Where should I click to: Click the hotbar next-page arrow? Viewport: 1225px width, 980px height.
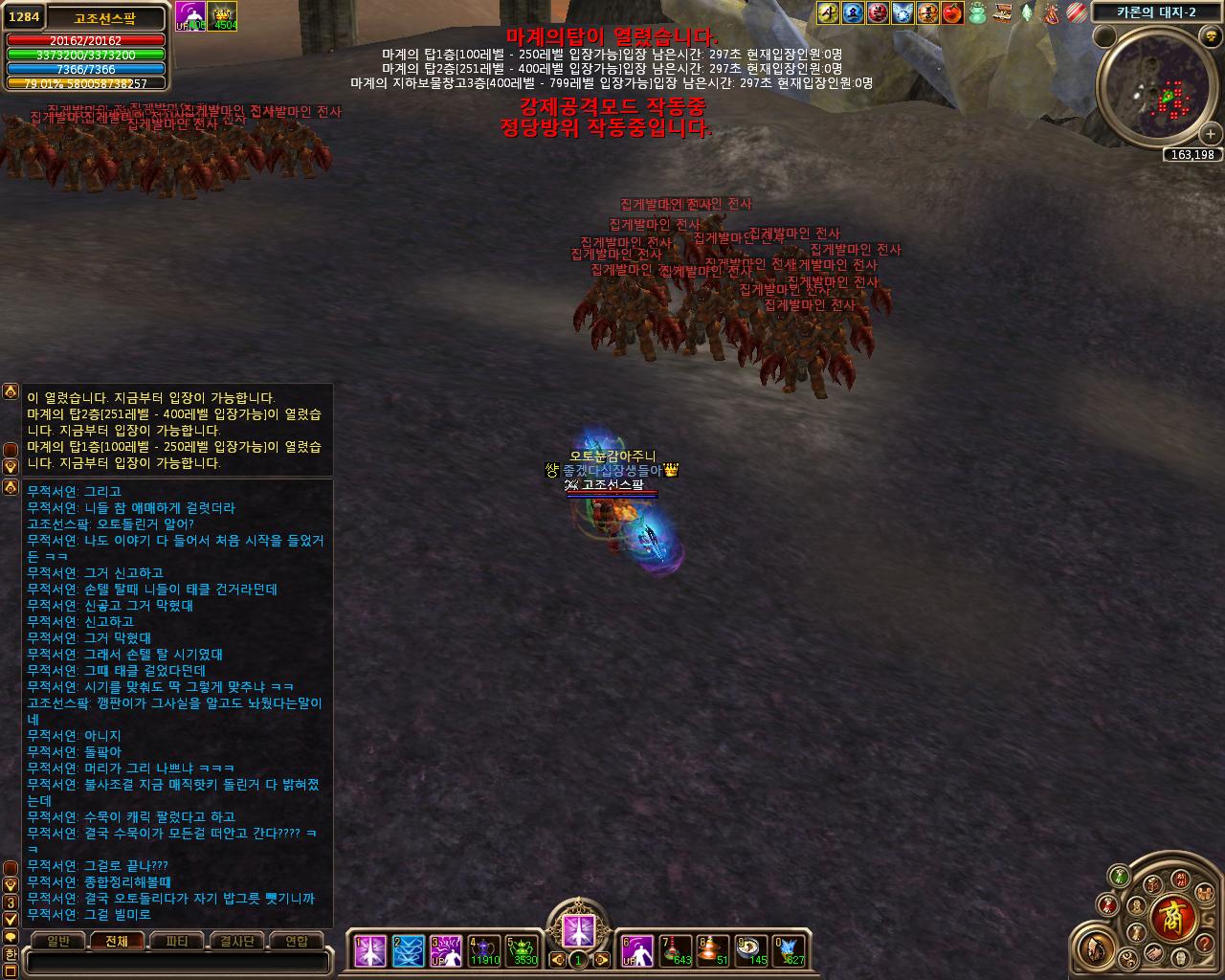coord(602,959)
